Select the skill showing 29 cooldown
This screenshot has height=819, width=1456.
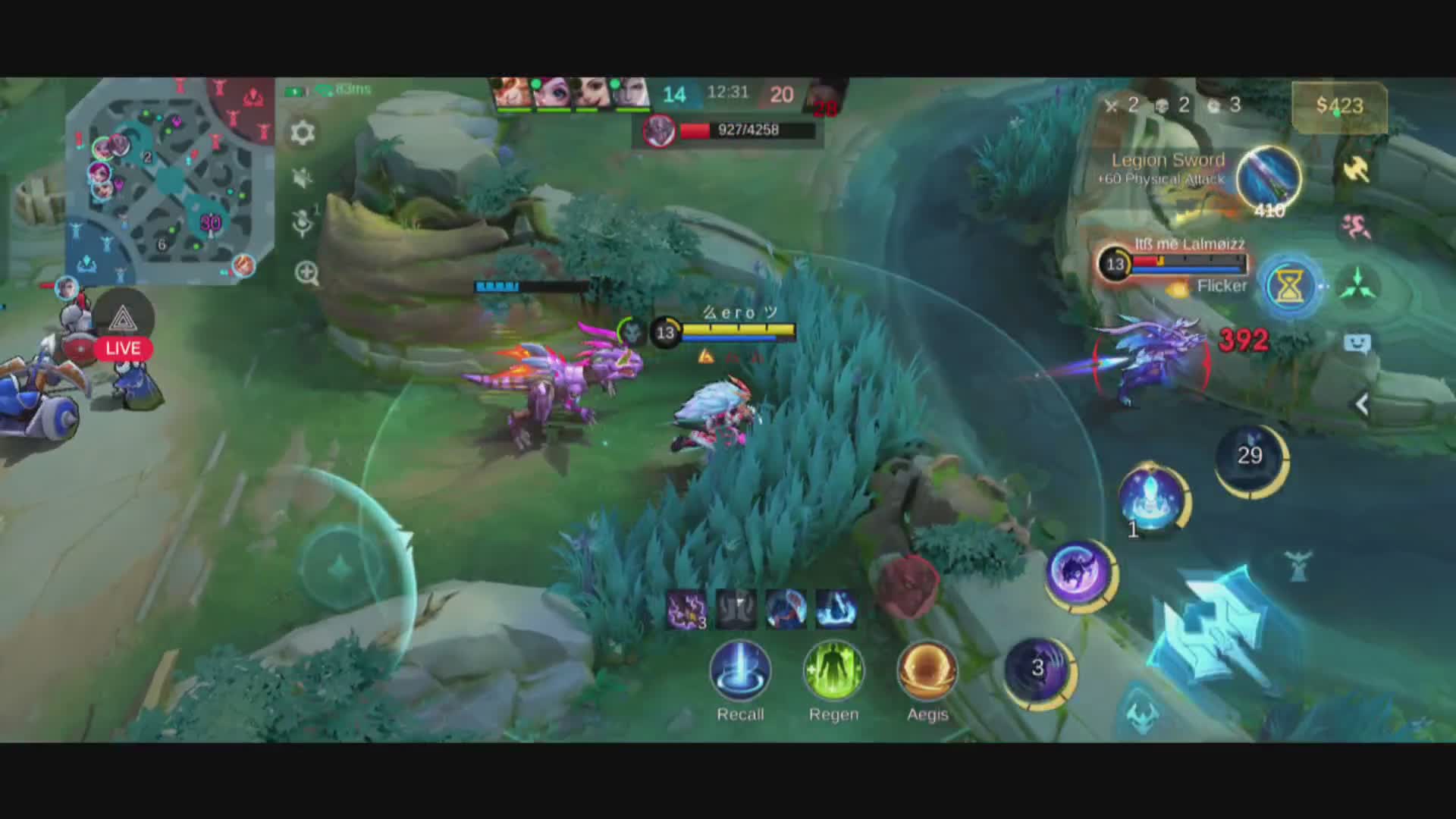point(1250,457)
